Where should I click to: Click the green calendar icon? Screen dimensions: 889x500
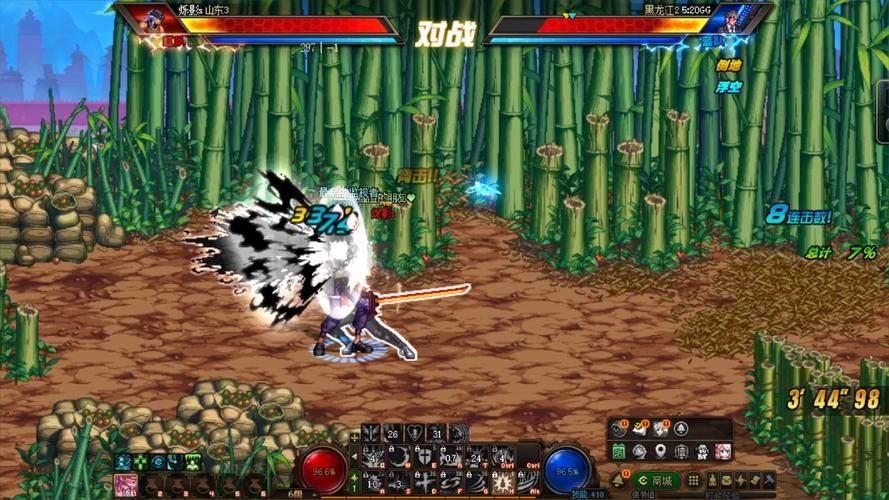pyautogui.click(x=619, y=452)
